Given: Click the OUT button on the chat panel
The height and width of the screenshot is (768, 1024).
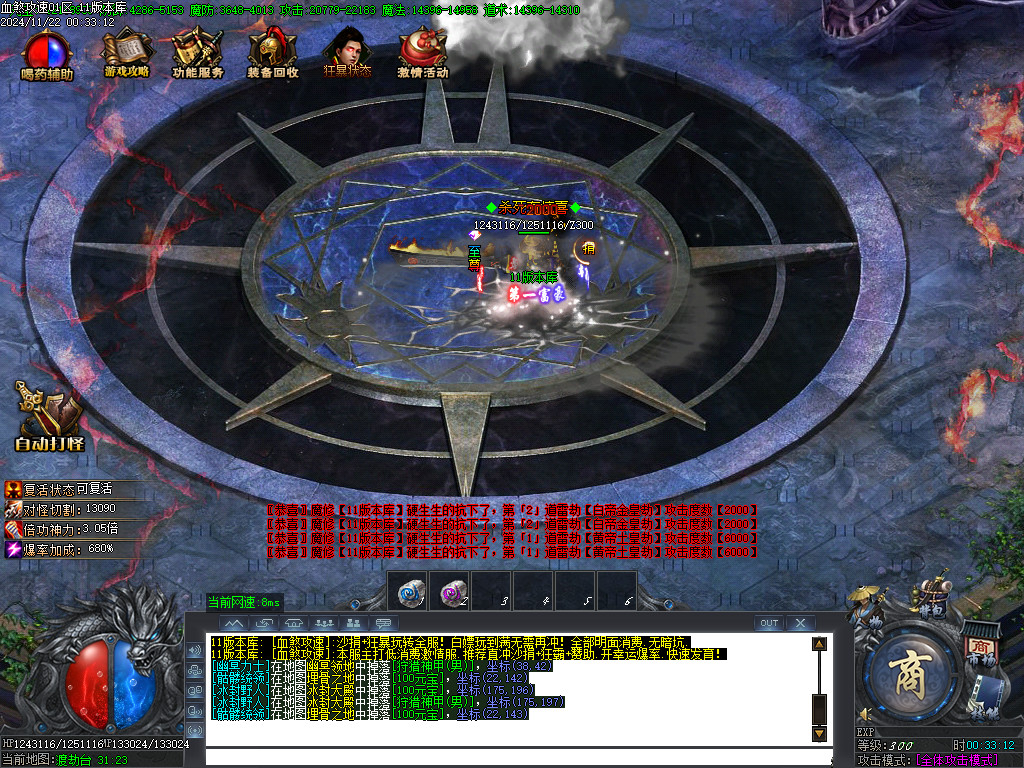Looking at the screenshot, I should coord(768,623).
